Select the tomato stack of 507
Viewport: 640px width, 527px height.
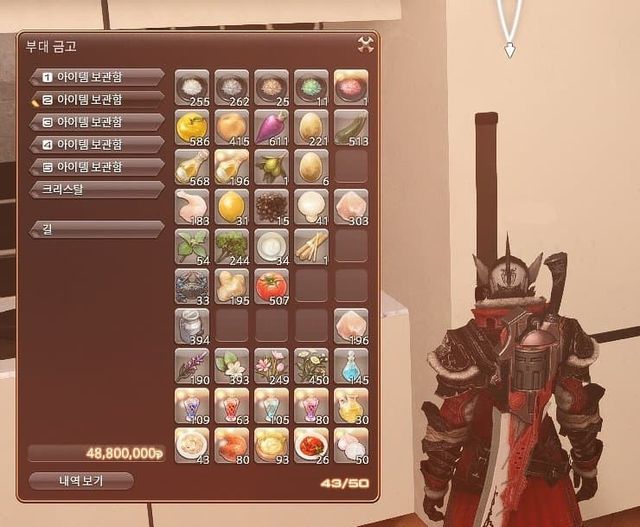[x=271, y=284]
